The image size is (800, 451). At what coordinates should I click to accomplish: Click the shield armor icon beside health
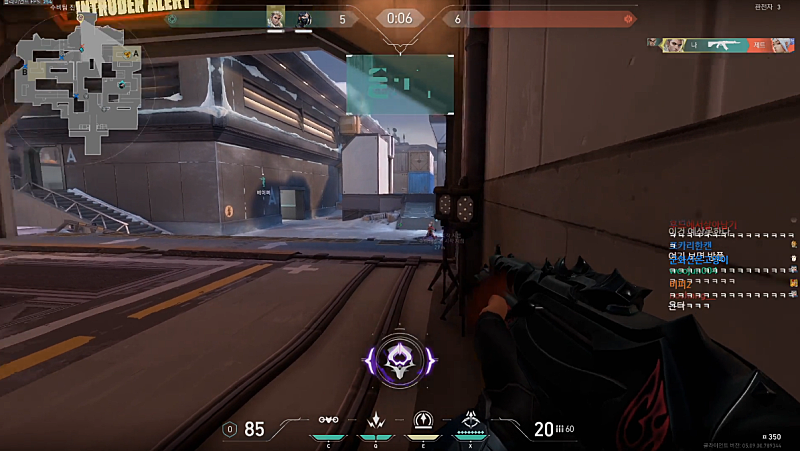230,429
